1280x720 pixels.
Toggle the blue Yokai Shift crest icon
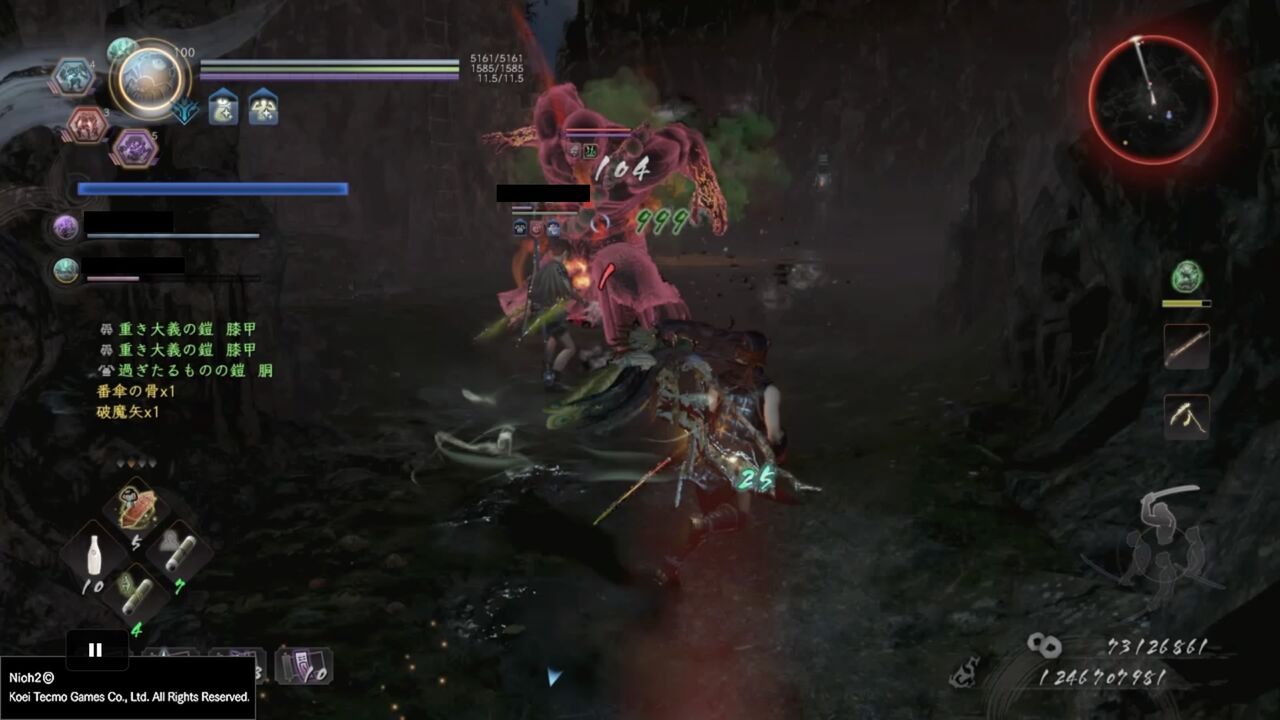(184, 113)
